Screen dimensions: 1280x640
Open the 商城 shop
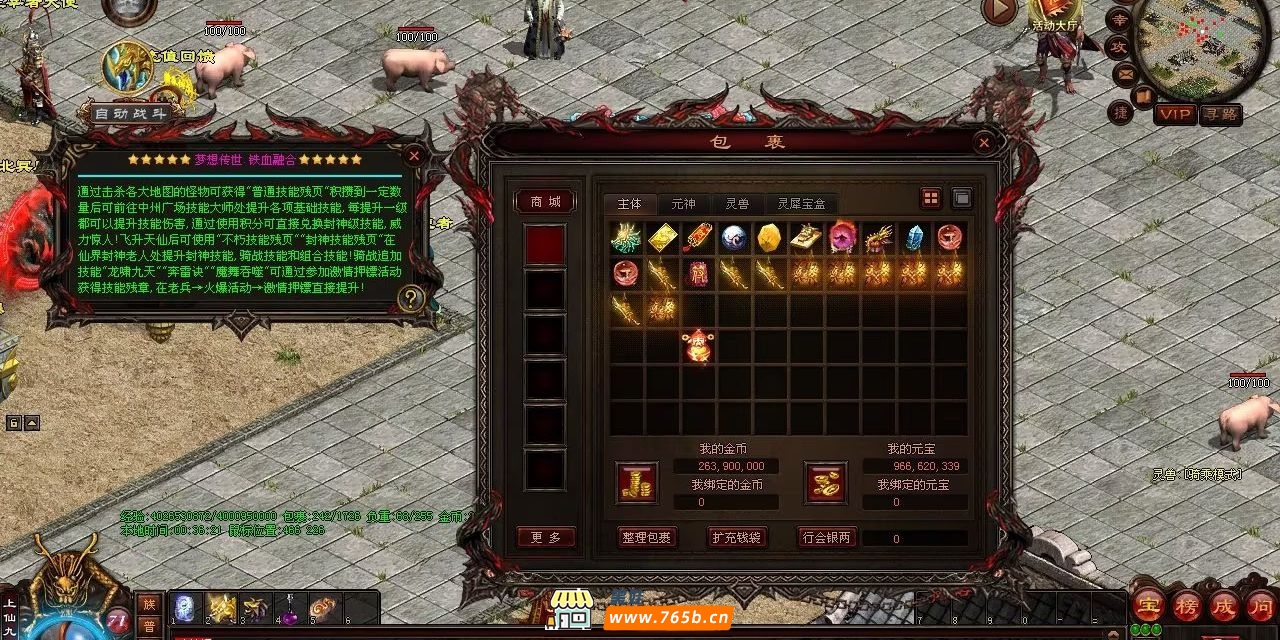[546, 202]
